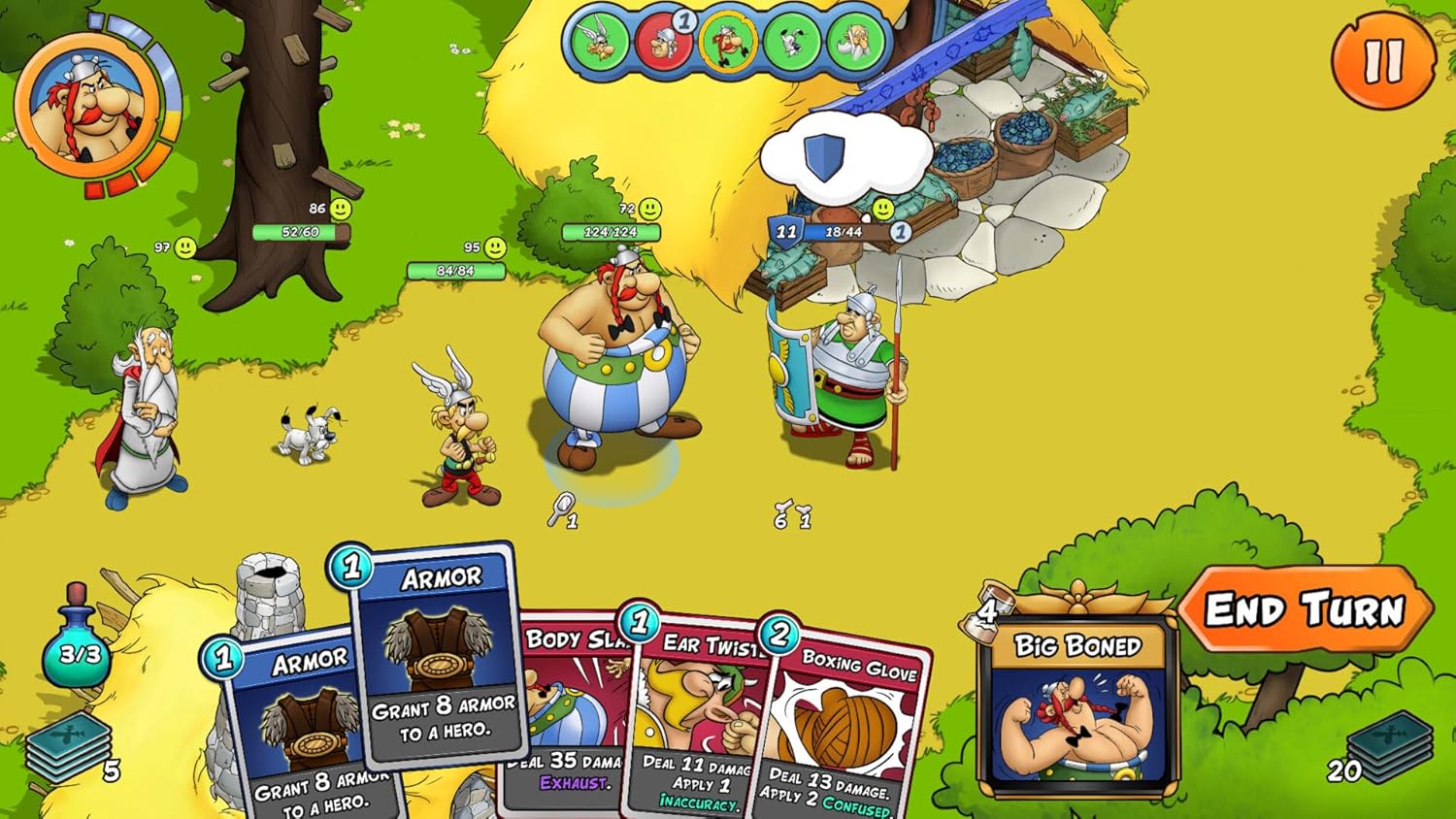The height and width of the screenshot is (819, 1456).
Task: Pause the game
Action: [1383, 60]
